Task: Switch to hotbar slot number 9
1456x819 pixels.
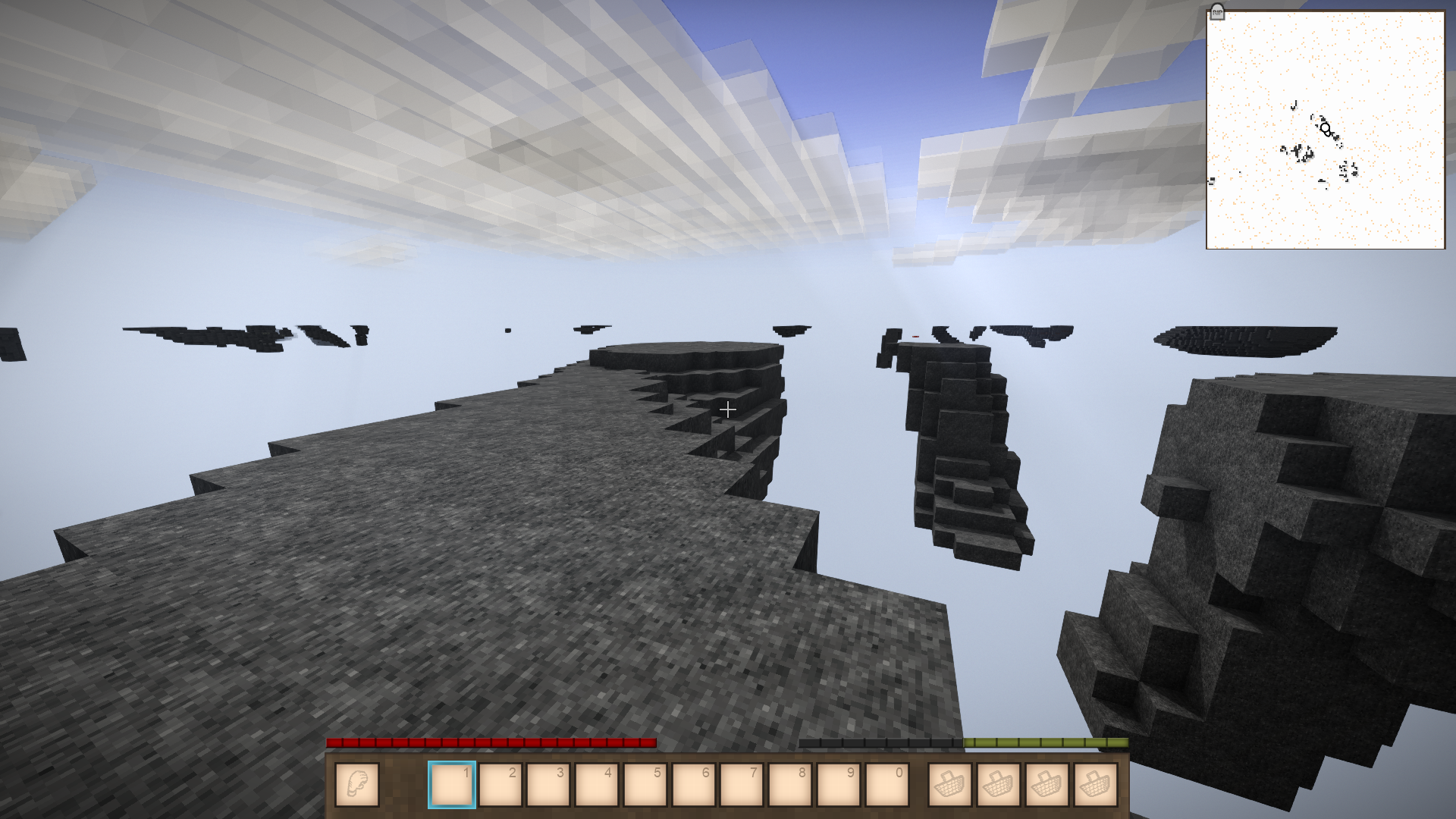Action: (x=839, y=784)
